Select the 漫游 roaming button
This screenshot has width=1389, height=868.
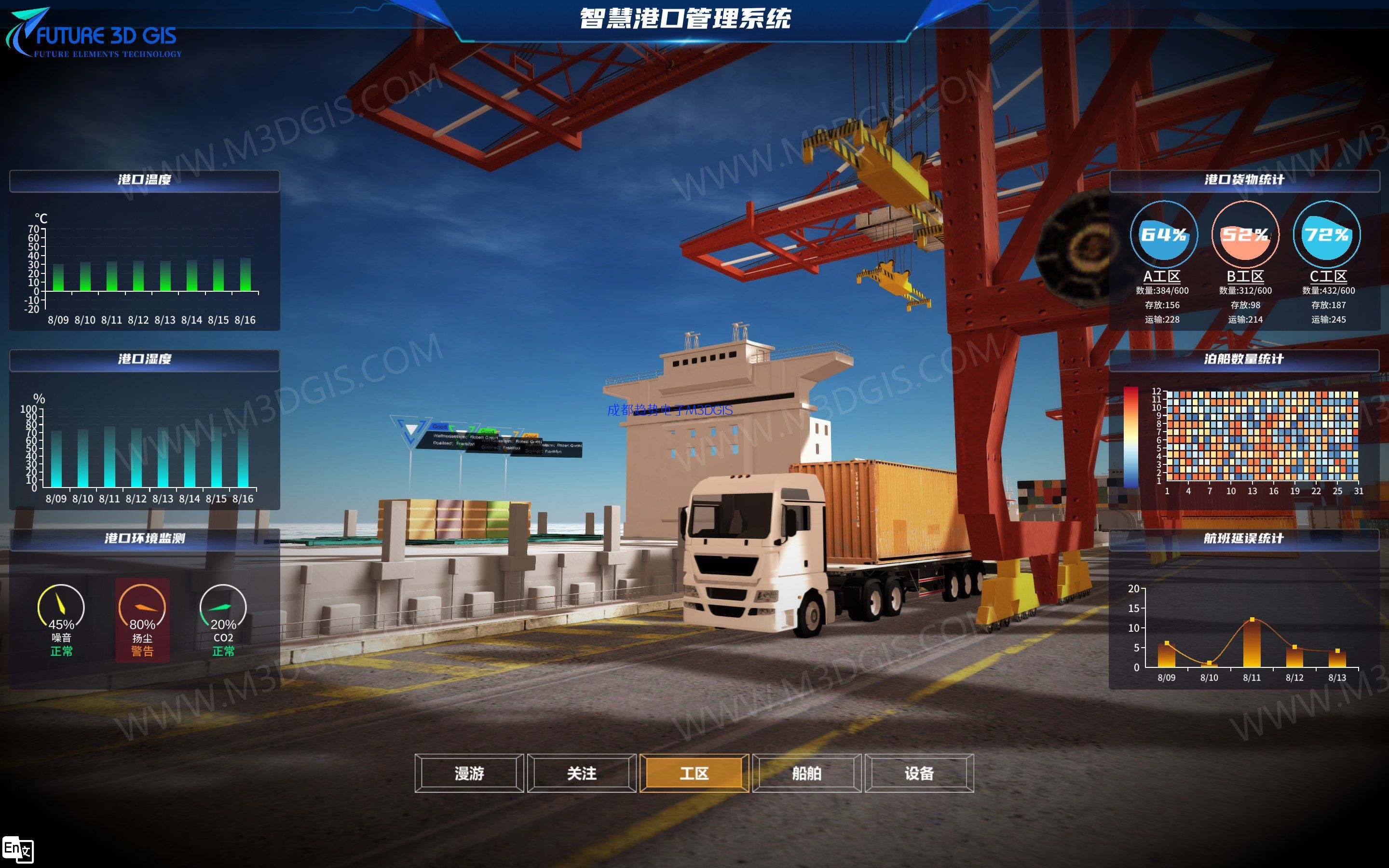tap(469, 773)
